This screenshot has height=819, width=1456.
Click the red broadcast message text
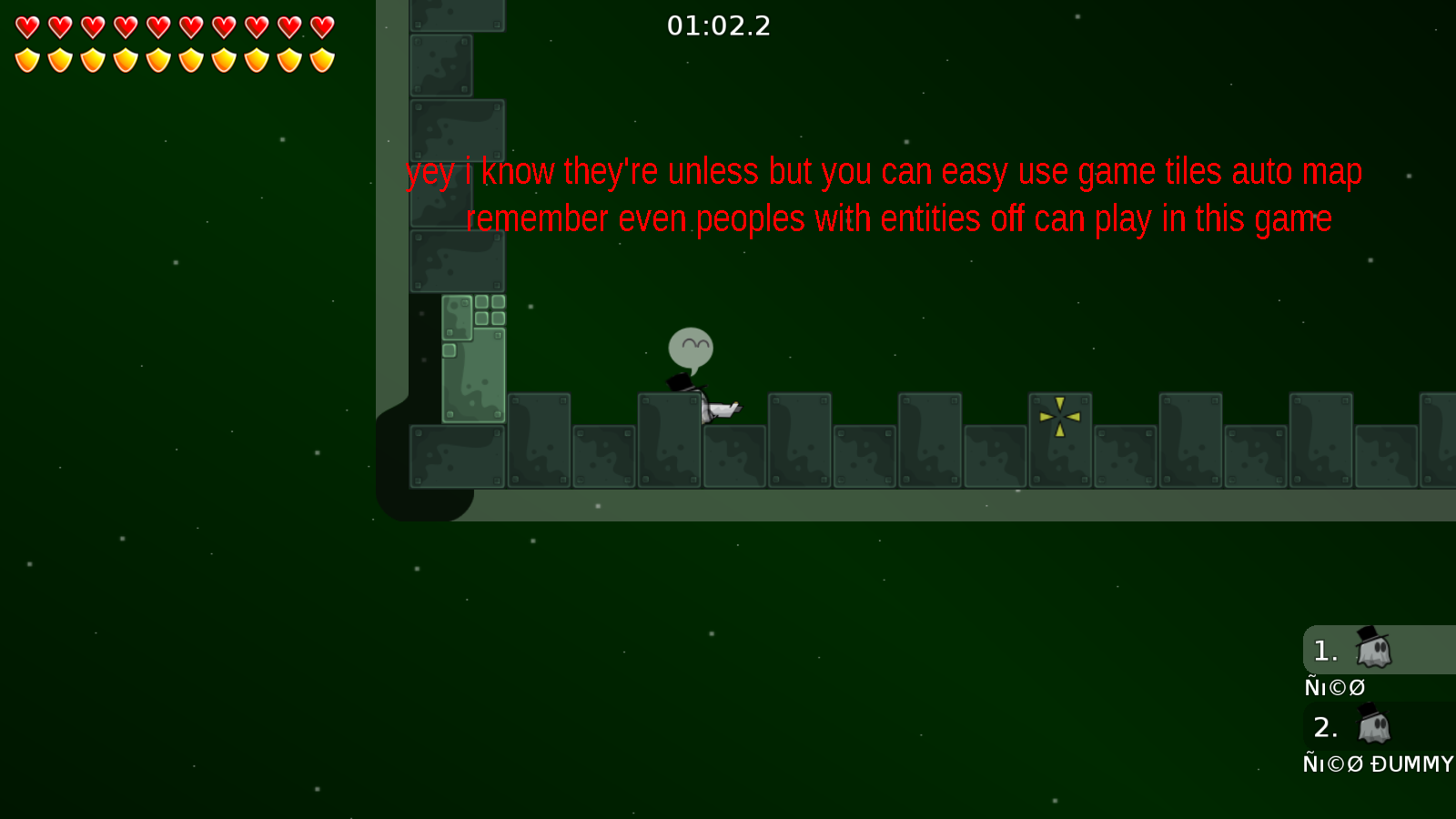click(x=883, y=194)
